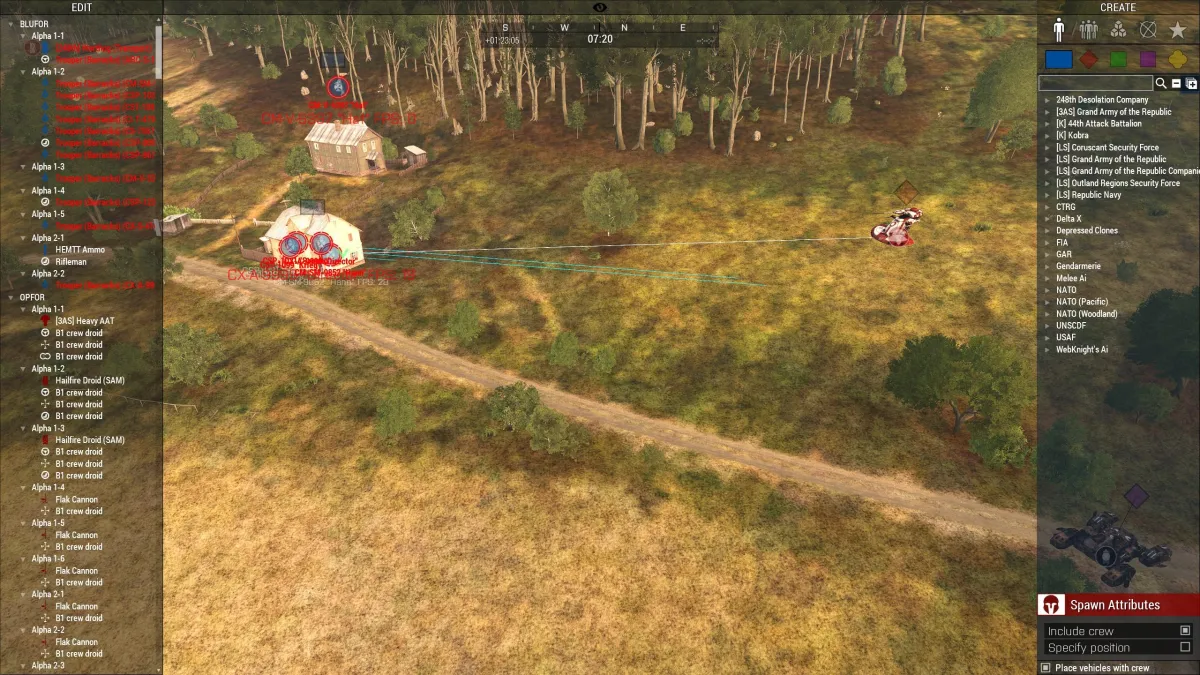Switch to the groups create tab

[1088, 29]
